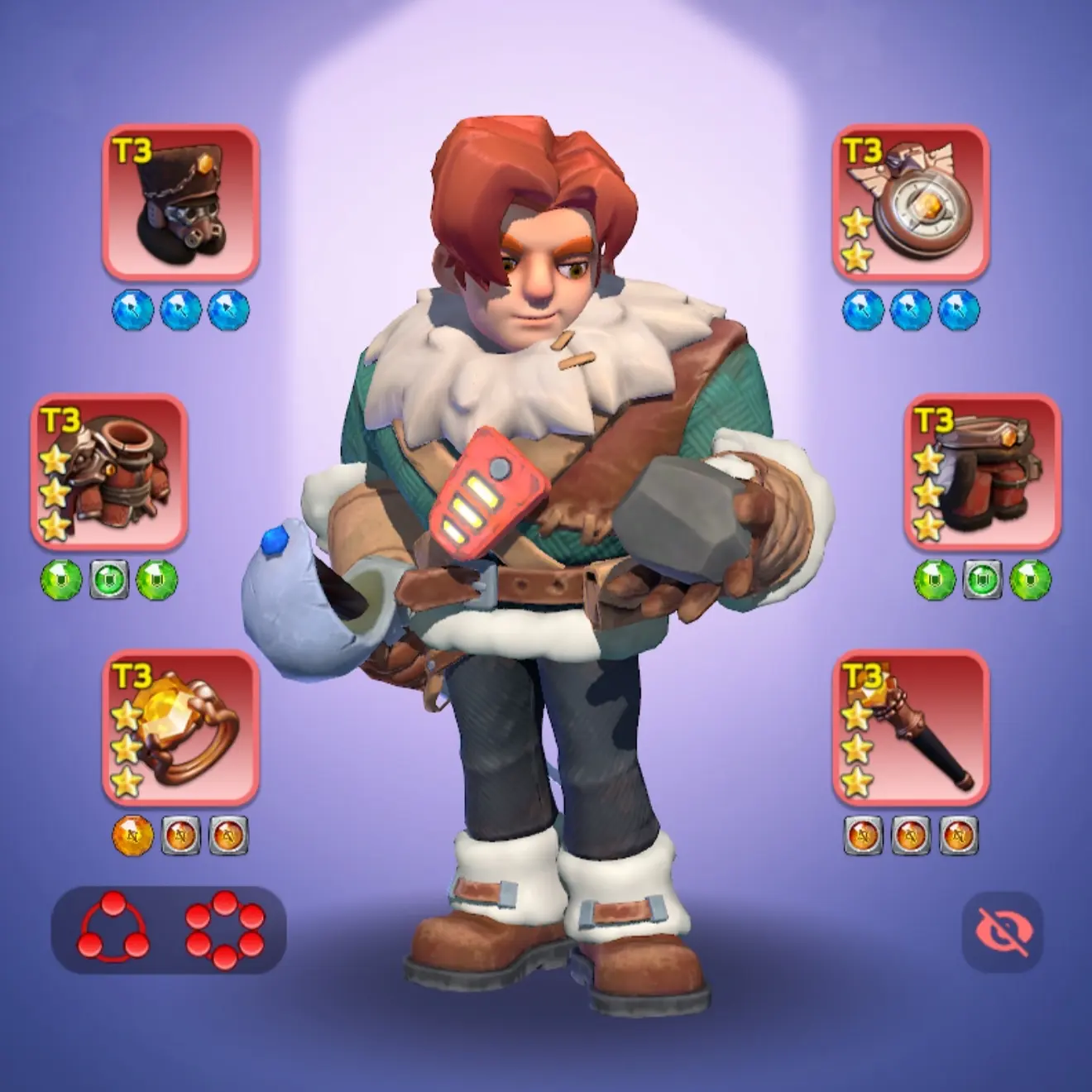Image resolution: width=1092 pixels, height=1092 pixels.
Task: Select the T3 red trousers slot
Action: point(982,472)
